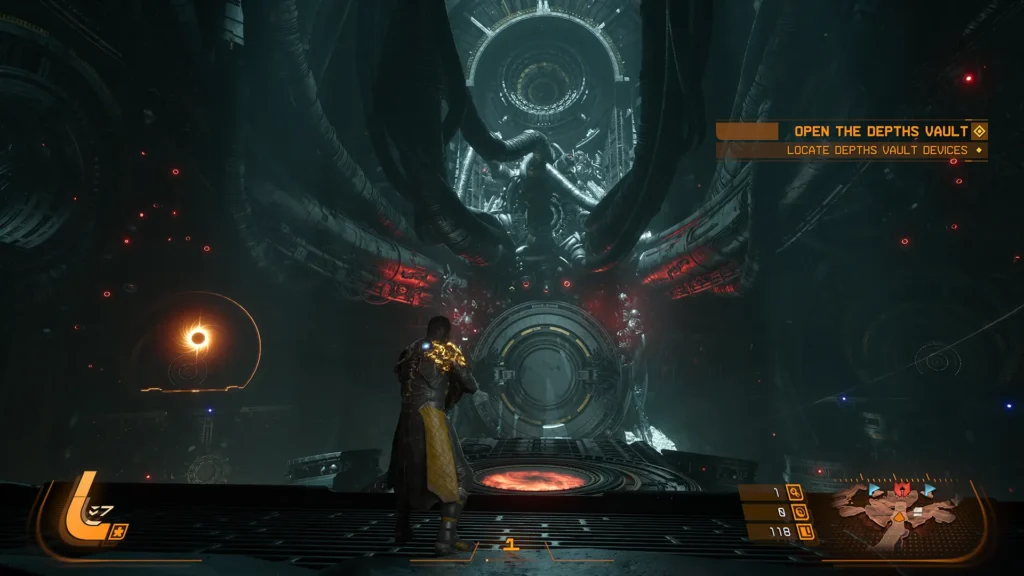Click the Locate Depths Vault Devices sub-objective
Image resolution: width=1024 pixels, height=576 pixels.
click(x=876, y=150)
